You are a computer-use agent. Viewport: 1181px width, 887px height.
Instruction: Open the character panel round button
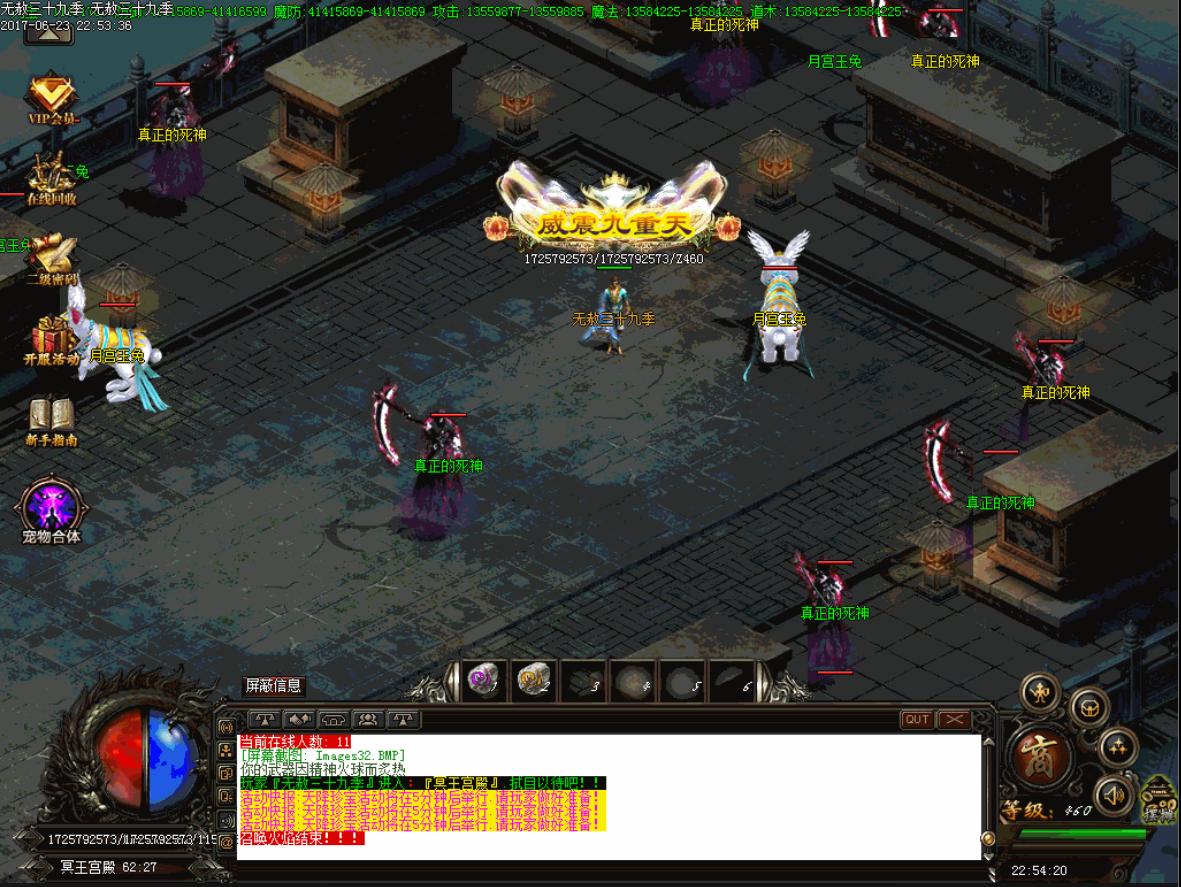click(x=1039, y=692)
